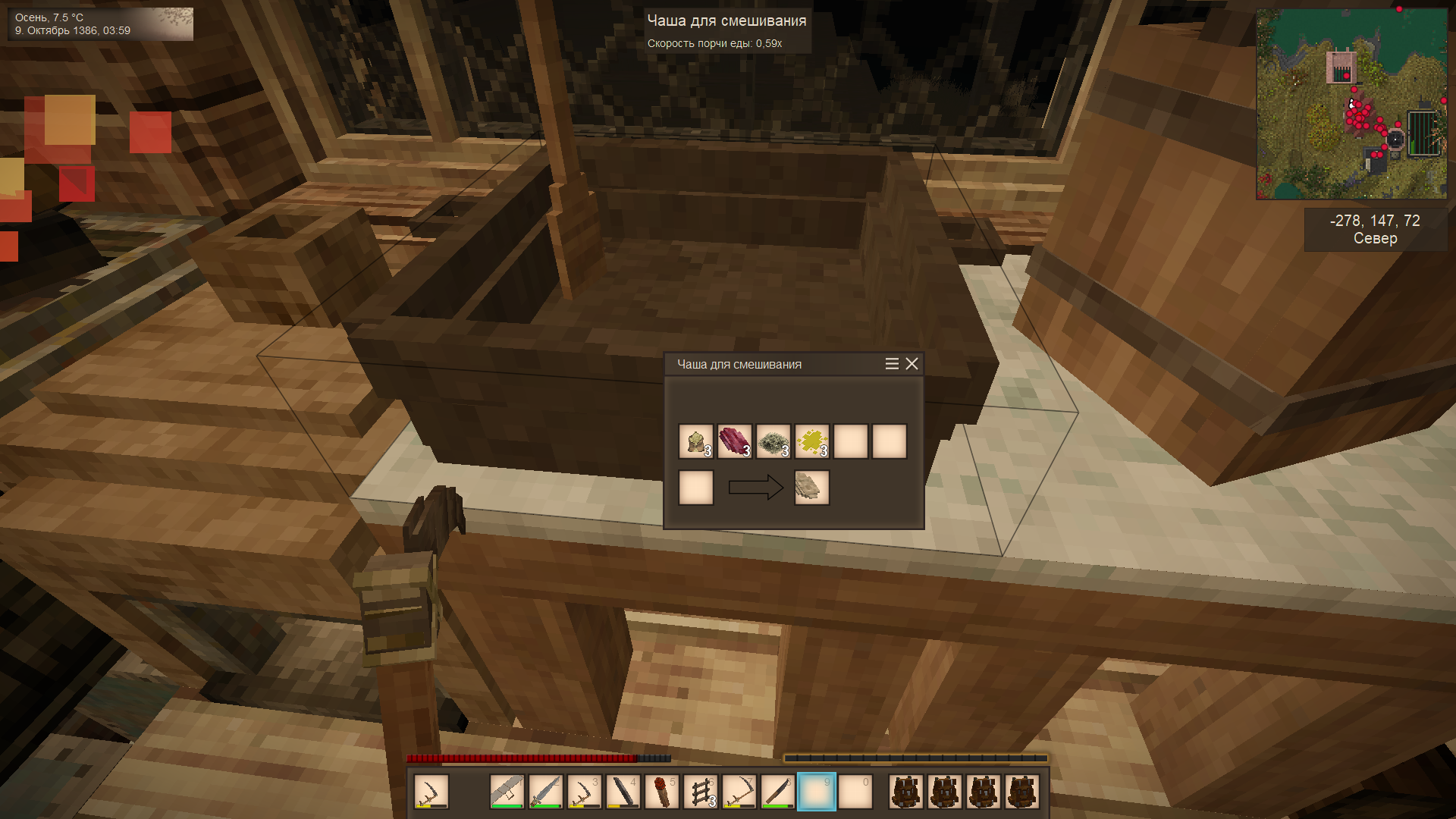
Task: Open the mixing bowl dialog's hamburger menu
Action: pos(892,364)
